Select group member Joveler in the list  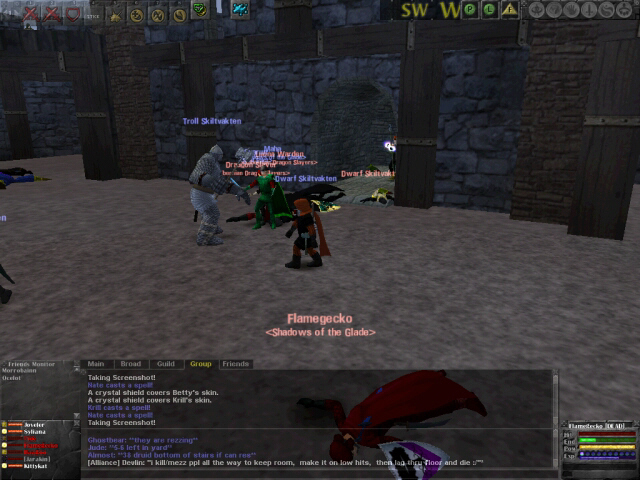[34, 425]
